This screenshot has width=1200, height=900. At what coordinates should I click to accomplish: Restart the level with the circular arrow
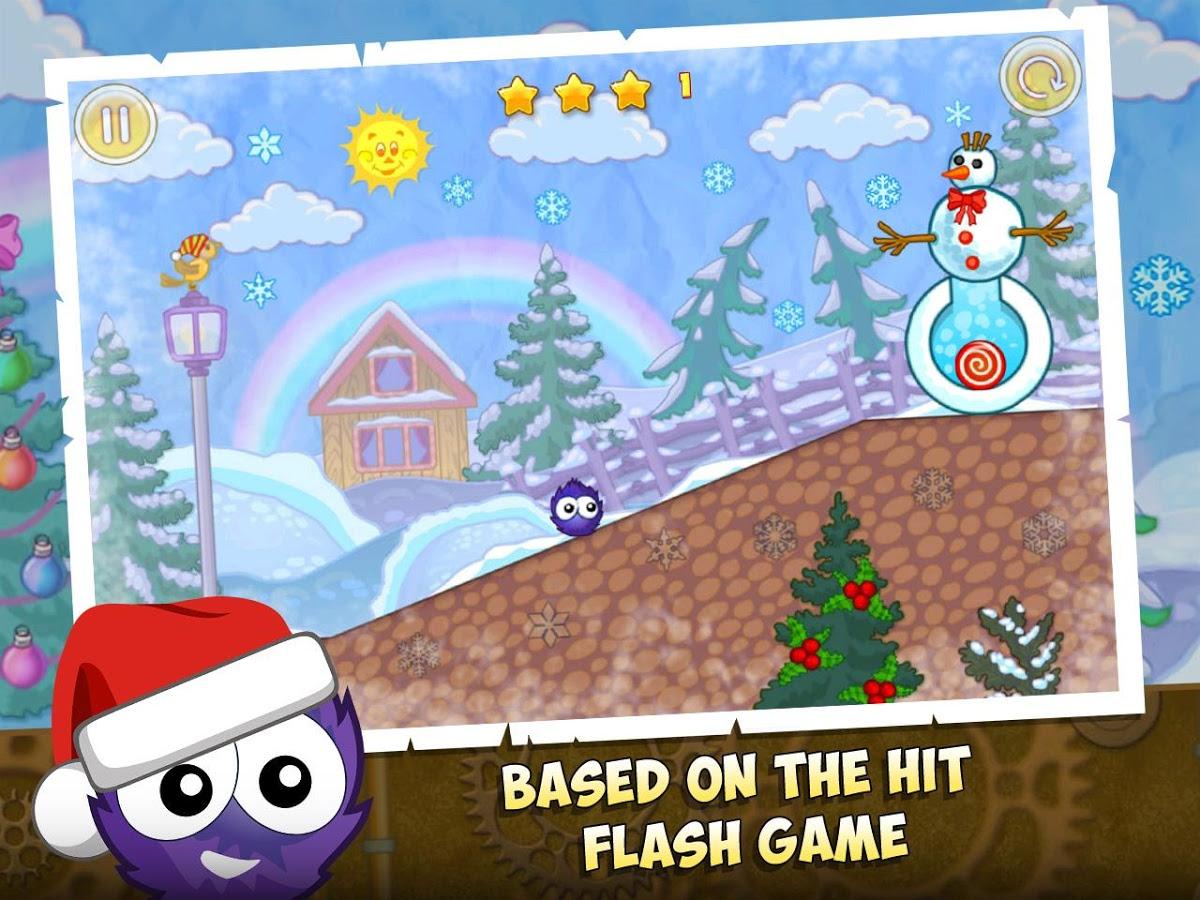click(x=1040, y=77)
